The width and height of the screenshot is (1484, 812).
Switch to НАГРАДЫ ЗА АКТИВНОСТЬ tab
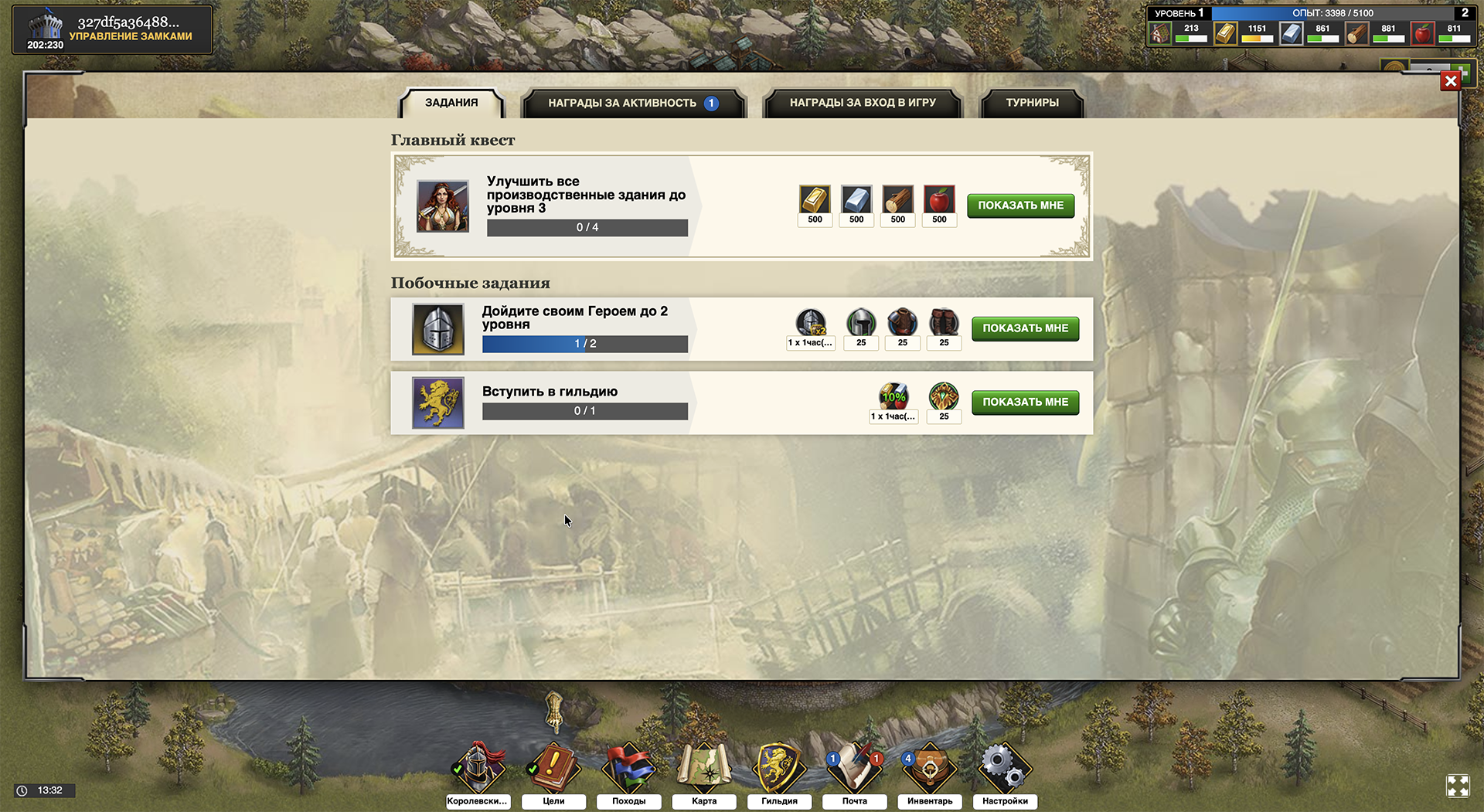coord(634,102)
